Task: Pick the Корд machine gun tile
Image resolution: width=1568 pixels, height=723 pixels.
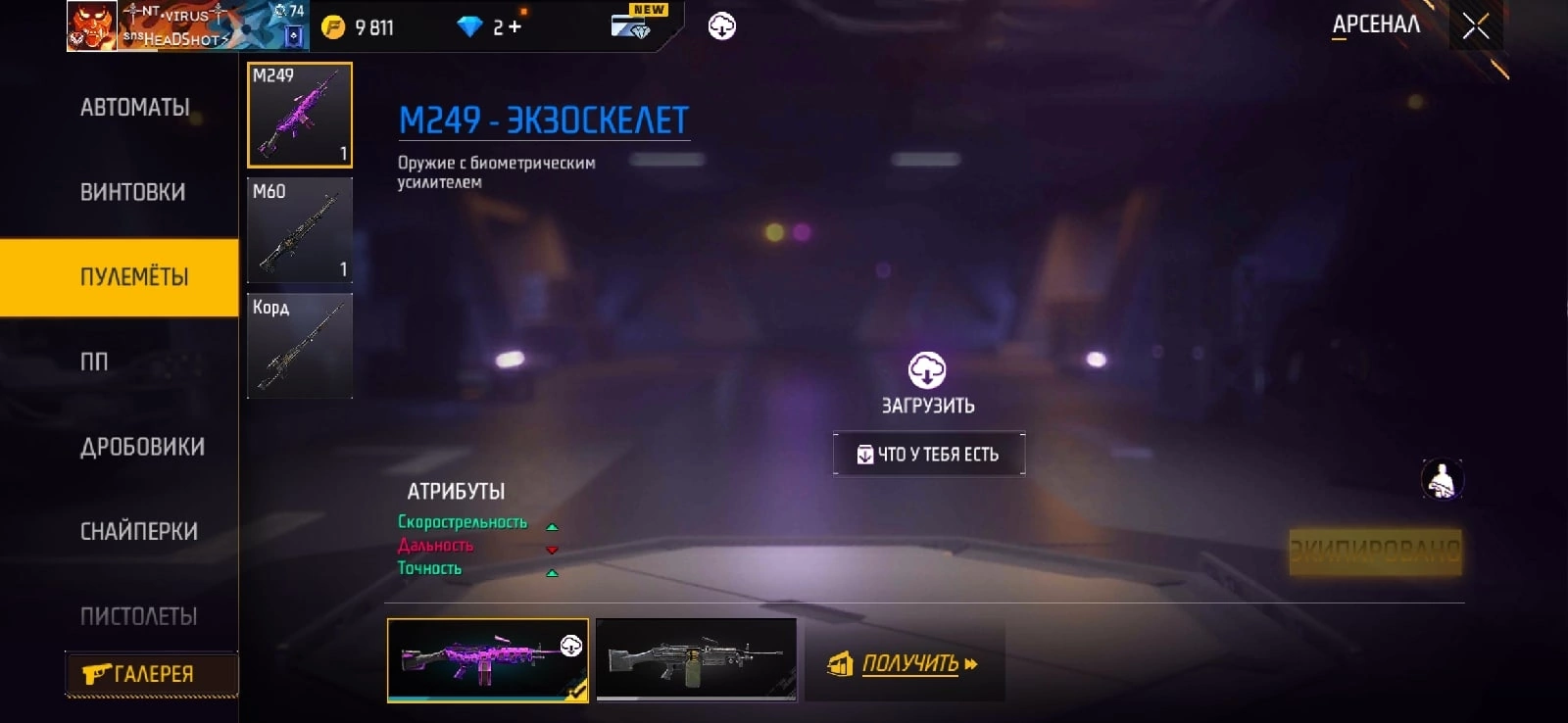Action: [x=300, y=347]
